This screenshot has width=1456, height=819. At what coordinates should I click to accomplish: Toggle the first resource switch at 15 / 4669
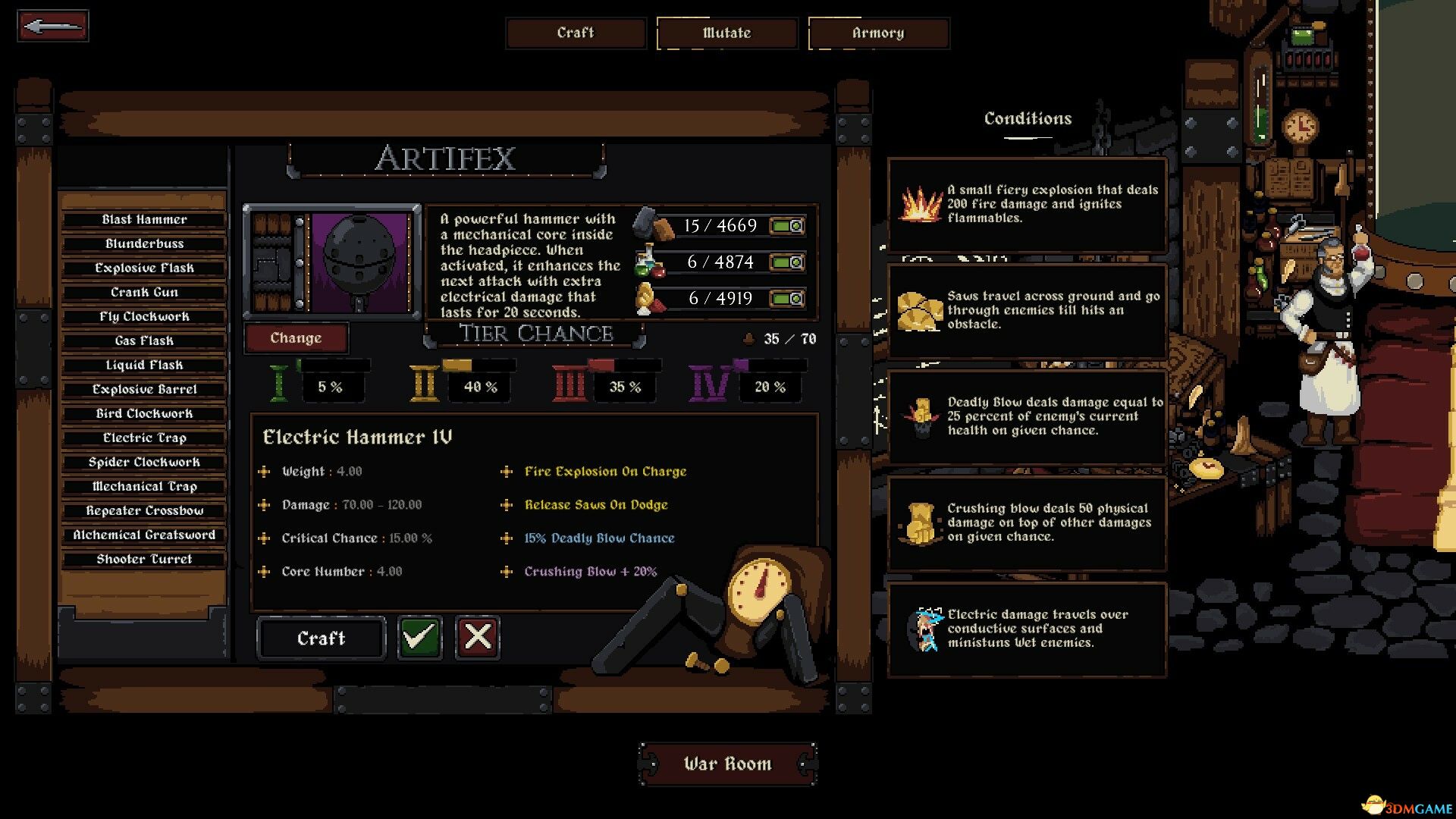click(787, 226)
